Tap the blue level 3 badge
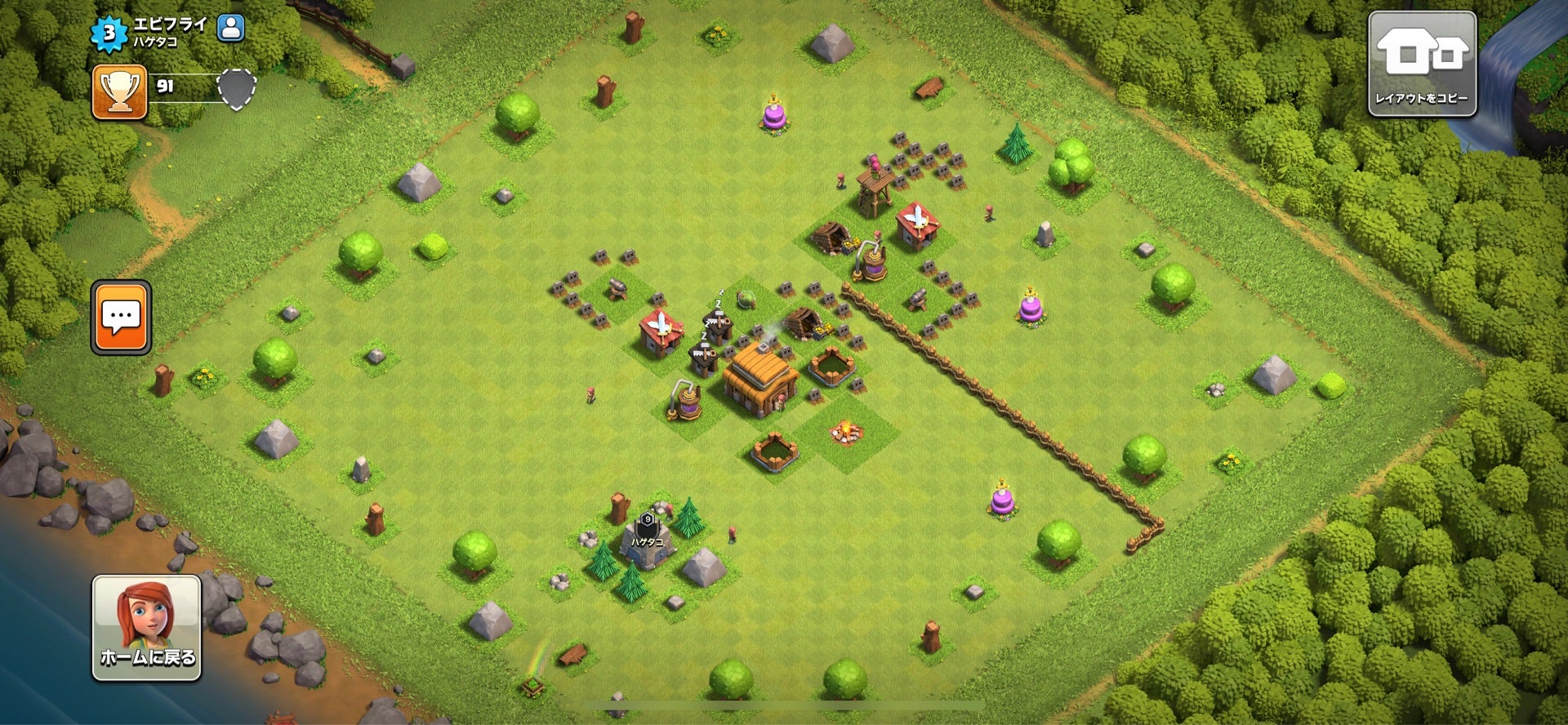Image resolution: width=1568 pixels, height=725 pixels. 109,33
